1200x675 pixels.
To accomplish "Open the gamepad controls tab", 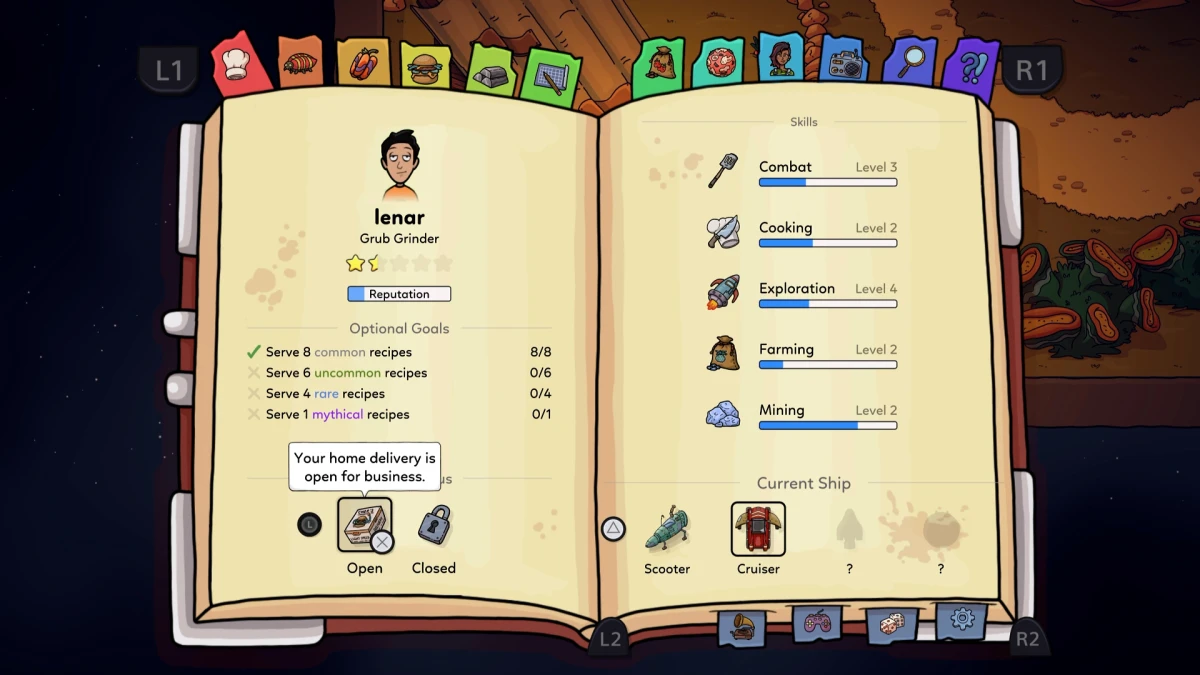I will click(x=816, y=625).
